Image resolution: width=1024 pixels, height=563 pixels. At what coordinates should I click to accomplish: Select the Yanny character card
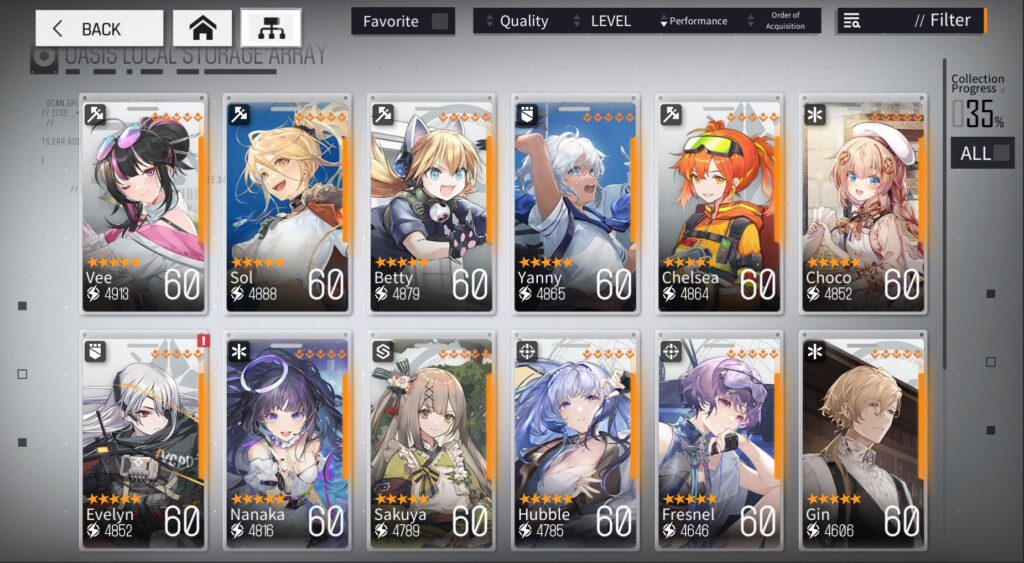(x=575, y=203)
